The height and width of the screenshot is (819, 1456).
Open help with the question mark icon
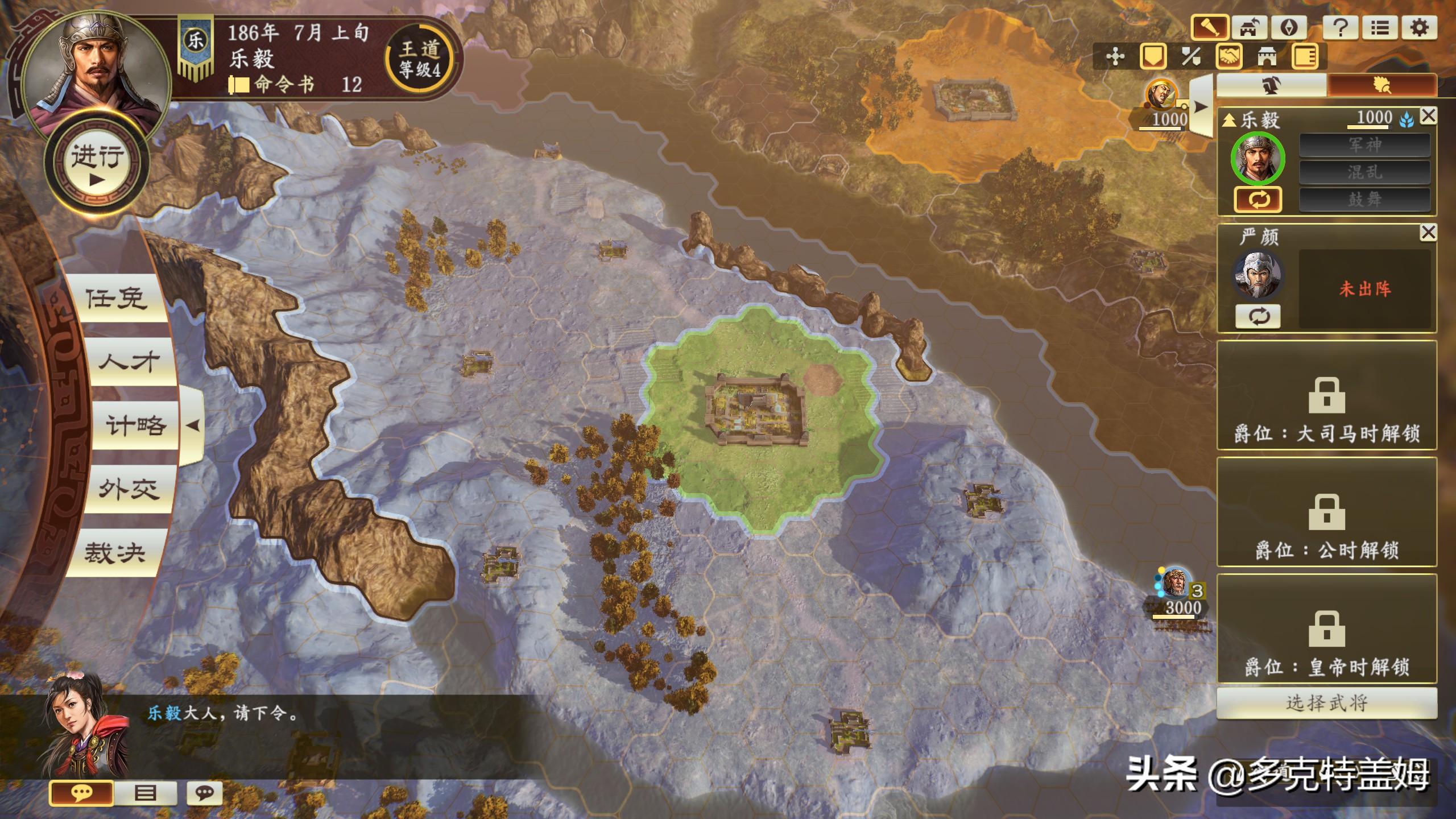pyautogui.click(x=1341, y=27)
